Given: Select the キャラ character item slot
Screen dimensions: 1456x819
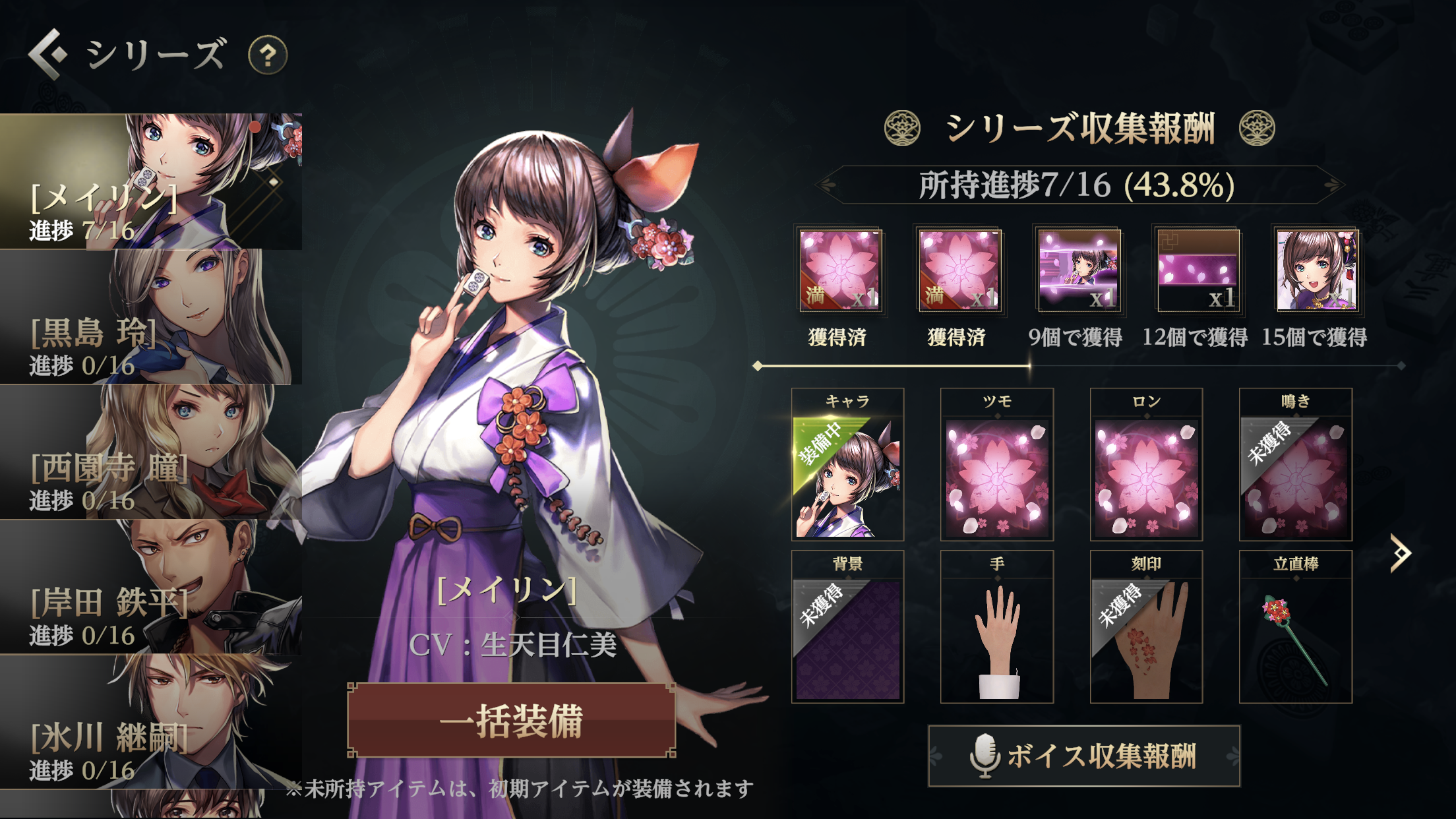Looking at the screenshot, I should pyautogui.click(x=847, y=465).
